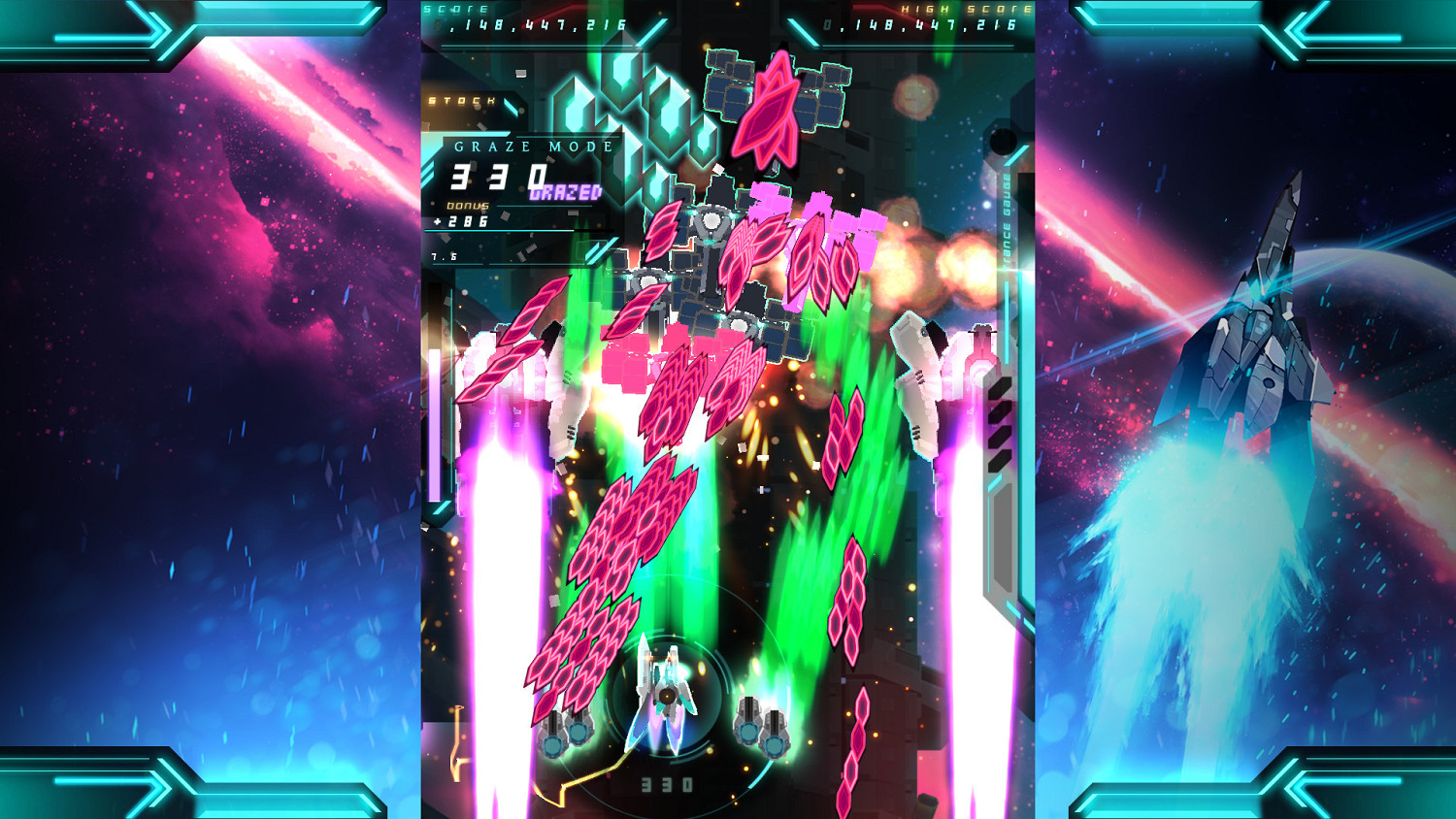Select the player's white fighter ship
This screenshot has width=1456, height=819.
point(668,694)
